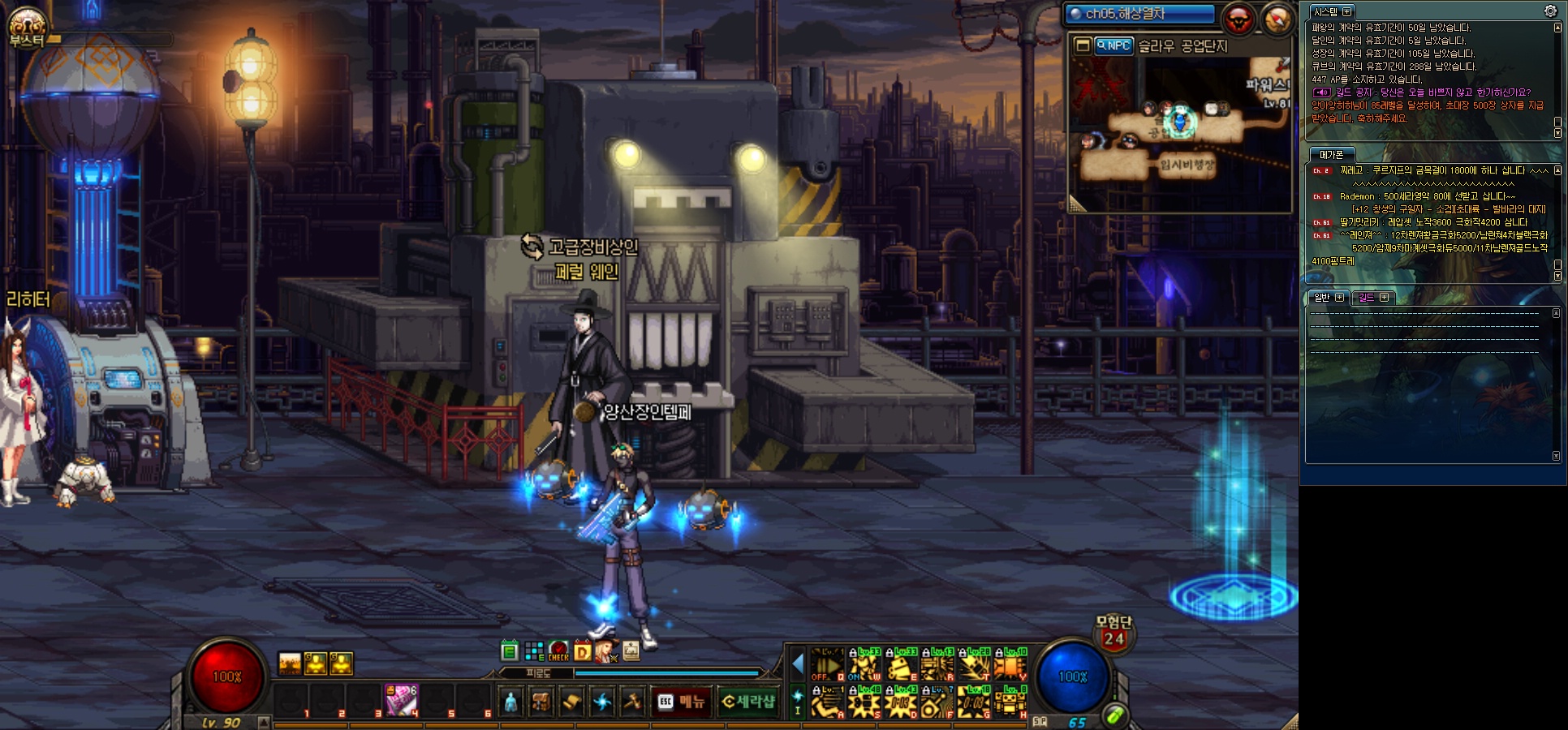Open the auction gavel icon

(x=632, y=702)
